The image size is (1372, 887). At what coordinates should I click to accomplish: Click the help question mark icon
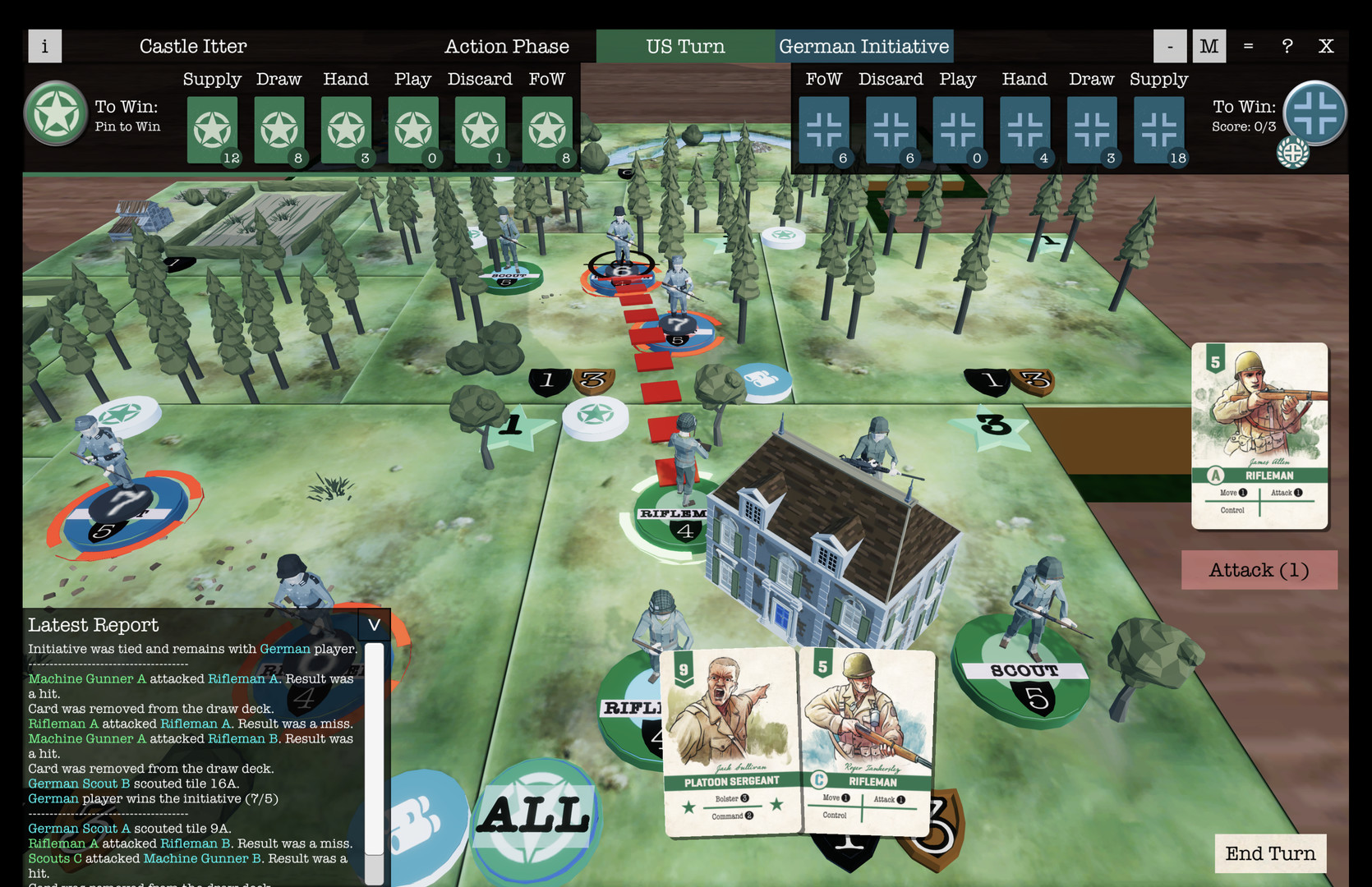click(1287, 46)
